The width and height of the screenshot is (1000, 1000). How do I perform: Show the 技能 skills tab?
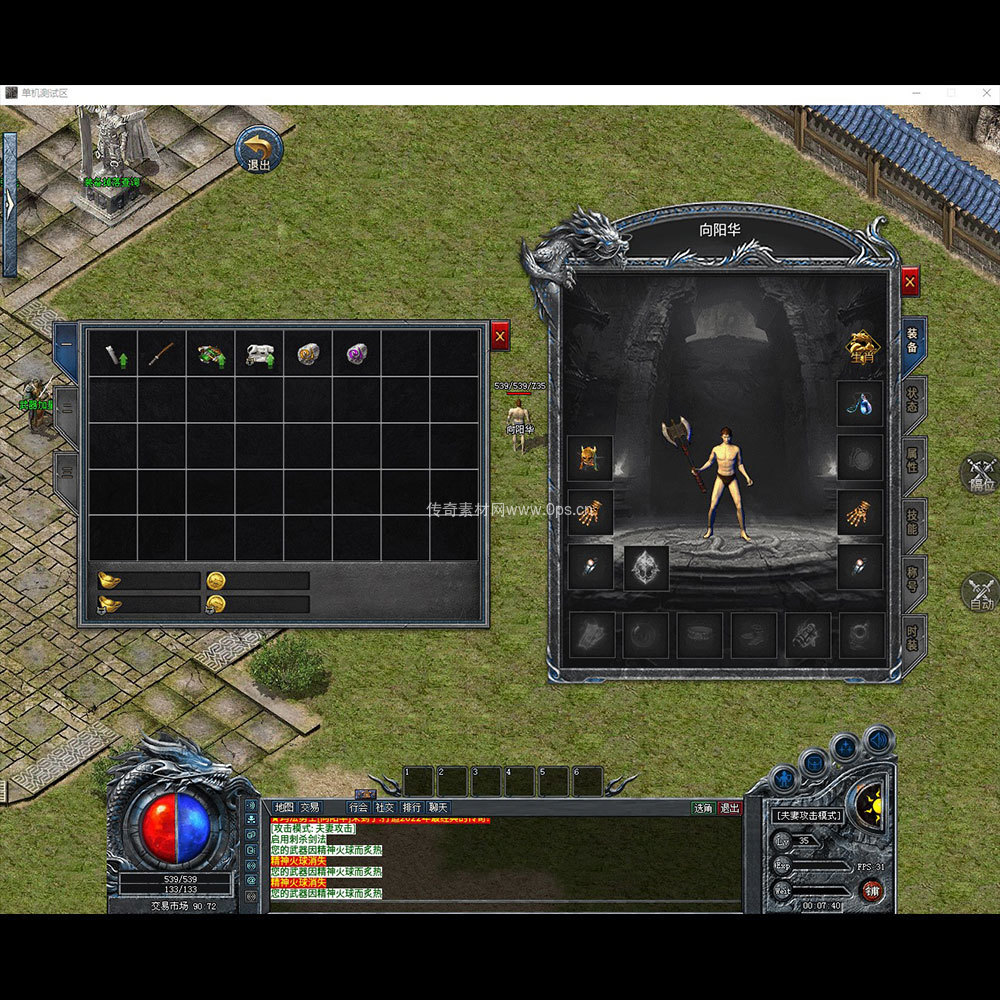click(x=913, y=521)
